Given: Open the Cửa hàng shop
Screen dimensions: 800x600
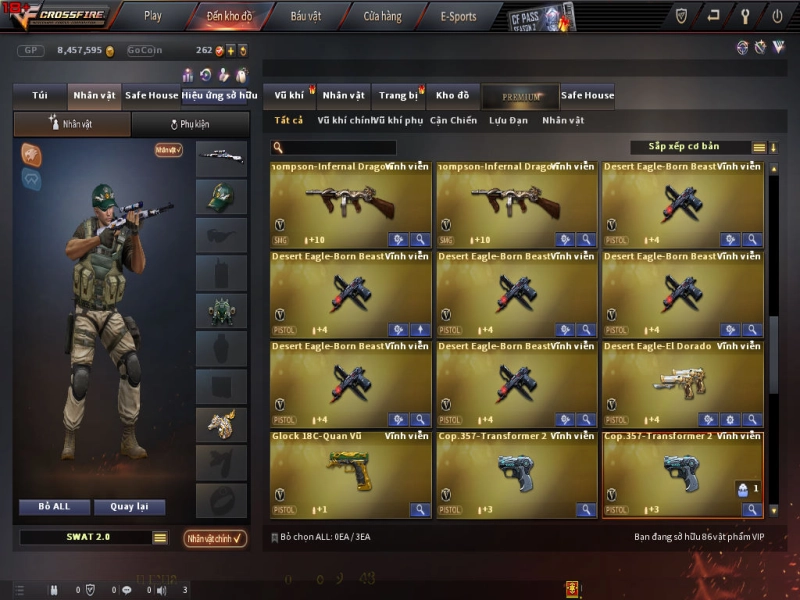Looking at the screenshot, I should pyautogui.click(x=382, y=16).
